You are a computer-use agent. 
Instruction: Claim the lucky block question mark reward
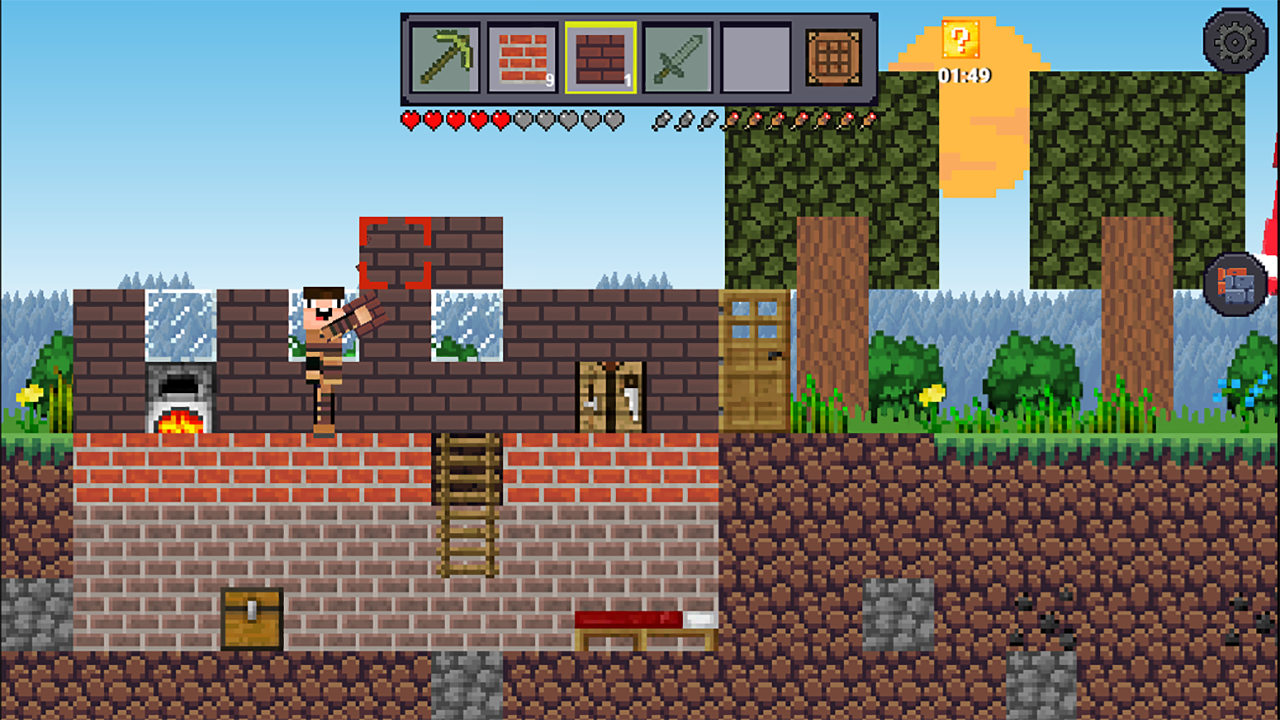pos(961,40)
